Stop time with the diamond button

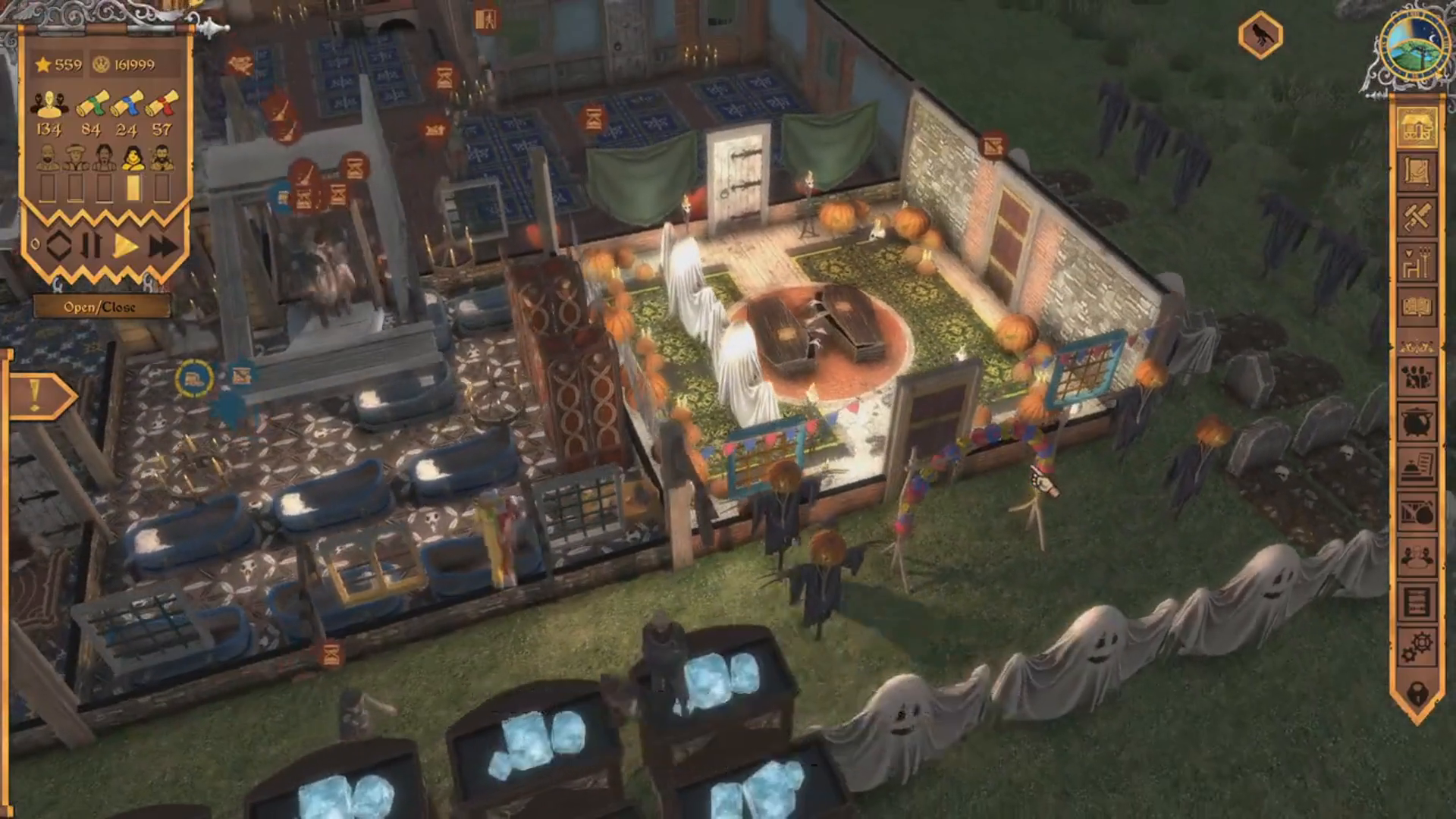click(58, 246)
